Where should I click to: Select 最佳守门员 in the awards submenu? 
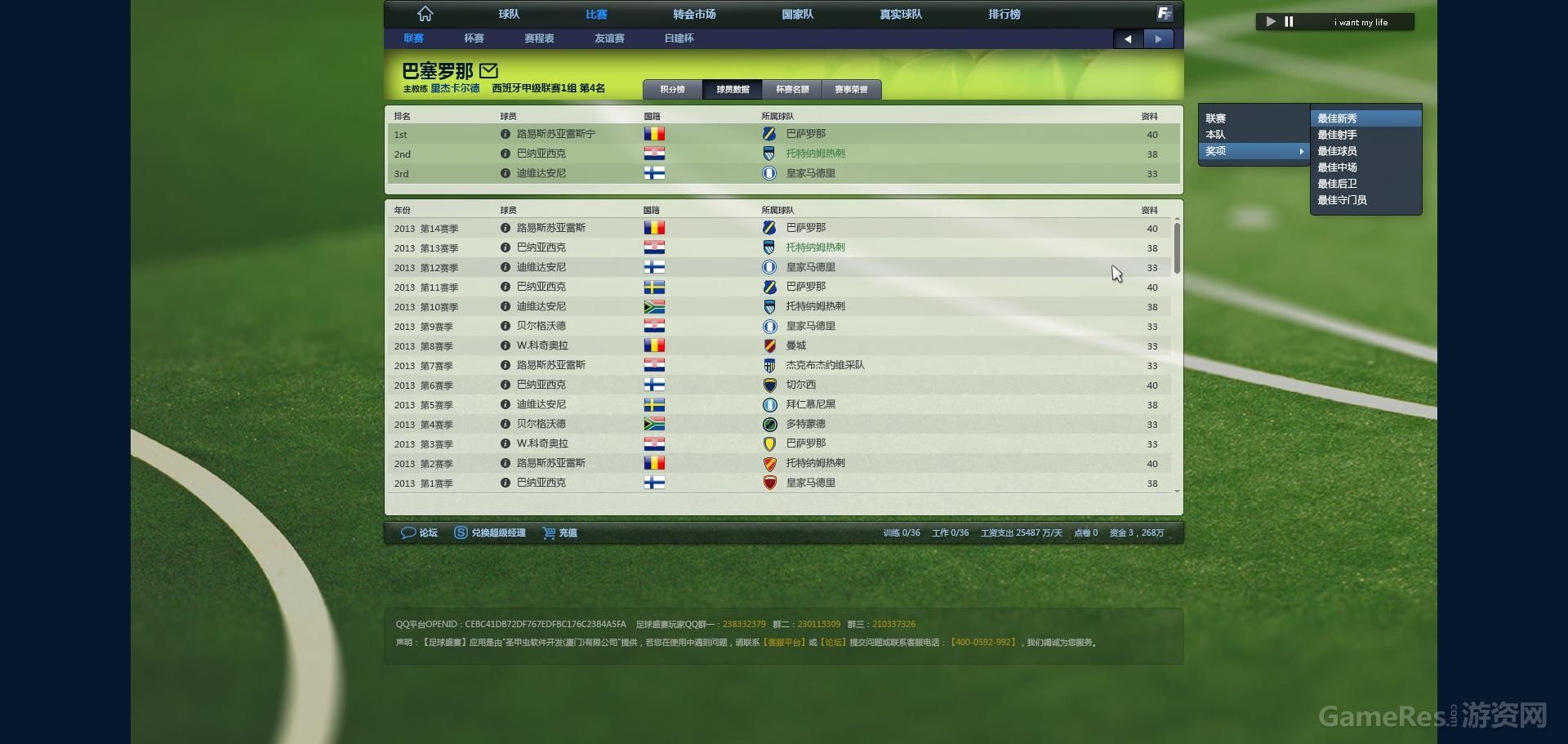[x=1342, y=200]
